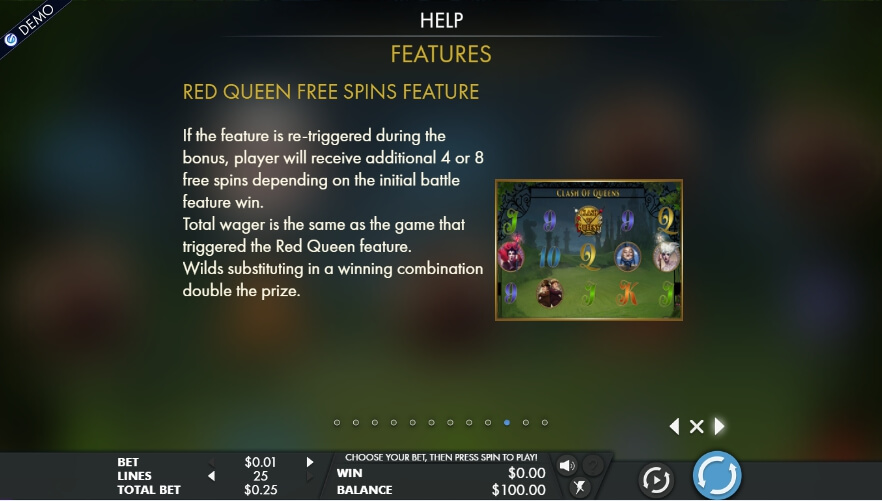The width and height of the screenshot is (882, 501).
Task: Click the question mark help icon
Action: [x=593, y=465]
